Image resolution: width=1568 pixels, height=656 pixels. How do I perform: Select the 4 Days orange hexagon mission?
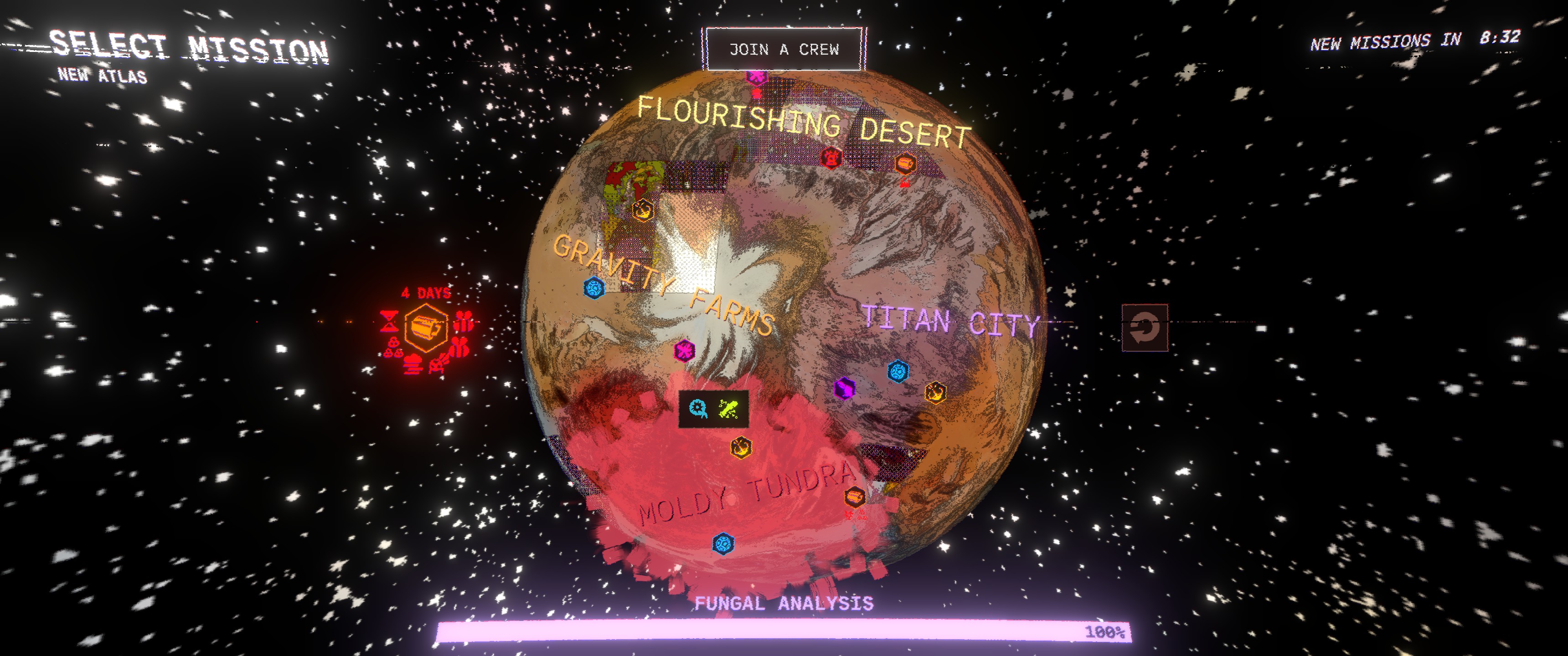point(425,328)
